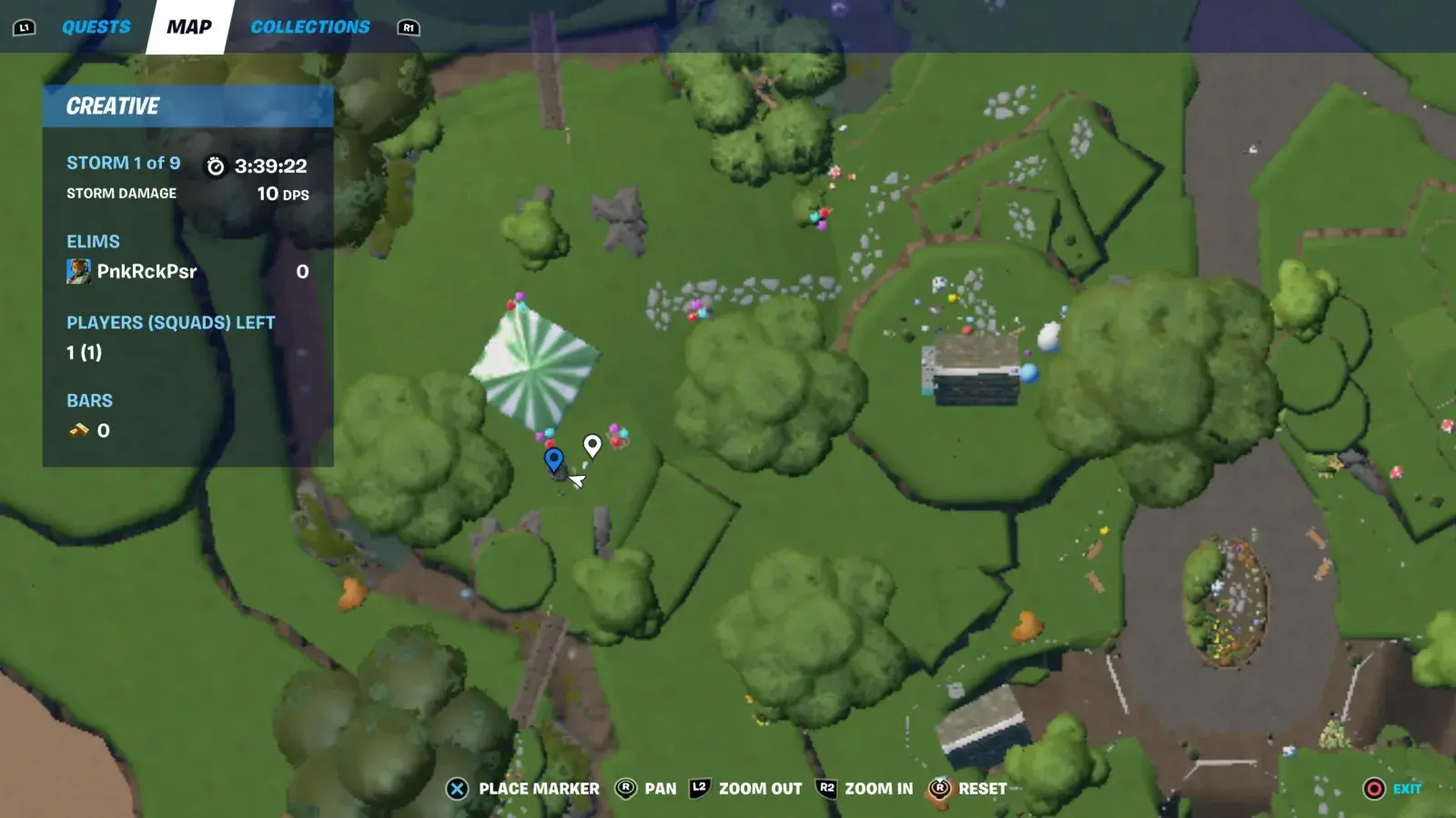Open the Collections tab
The width and height of the screenshot is (1456, 818).
[x=310, y=27]
